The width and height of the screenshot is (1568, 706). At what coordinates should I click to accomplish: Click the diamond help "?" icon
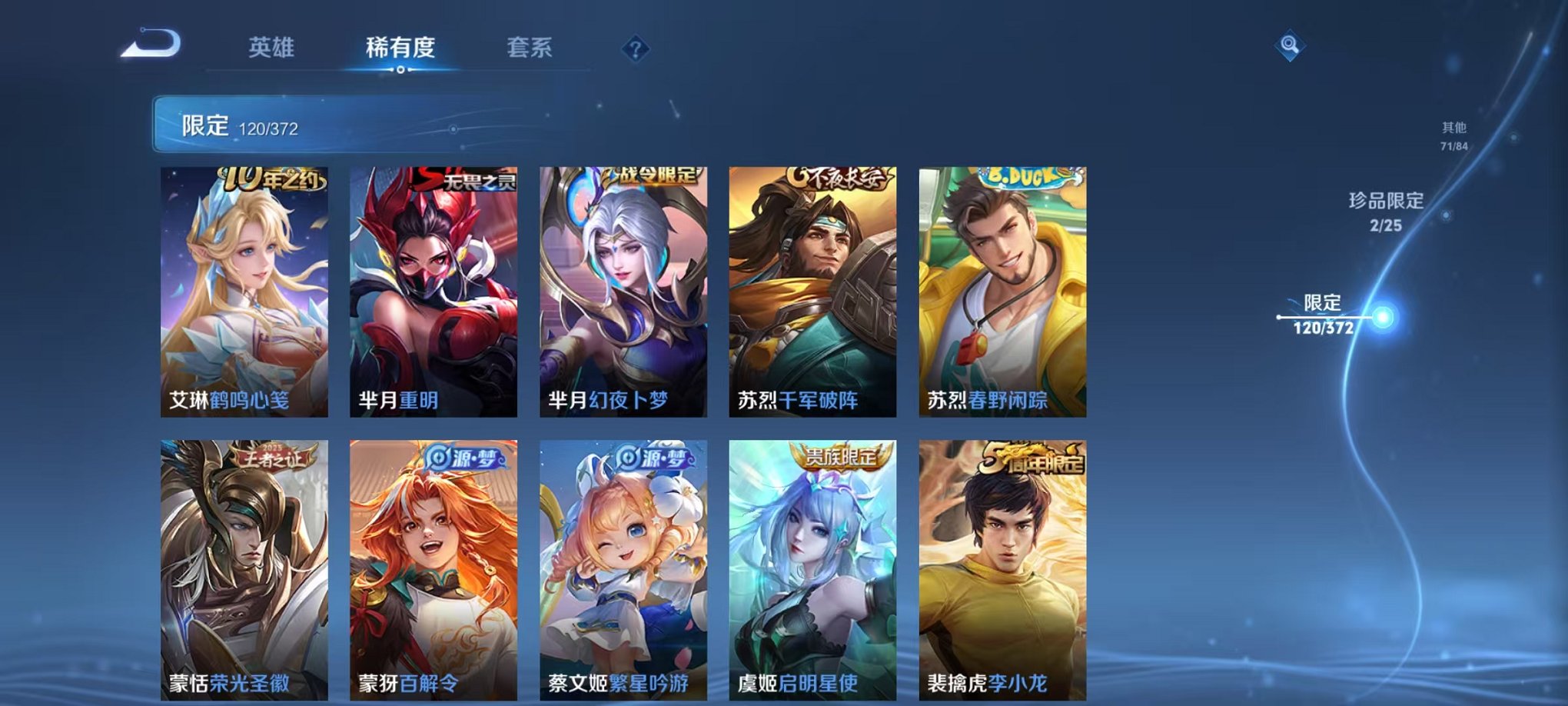(633, 49)
